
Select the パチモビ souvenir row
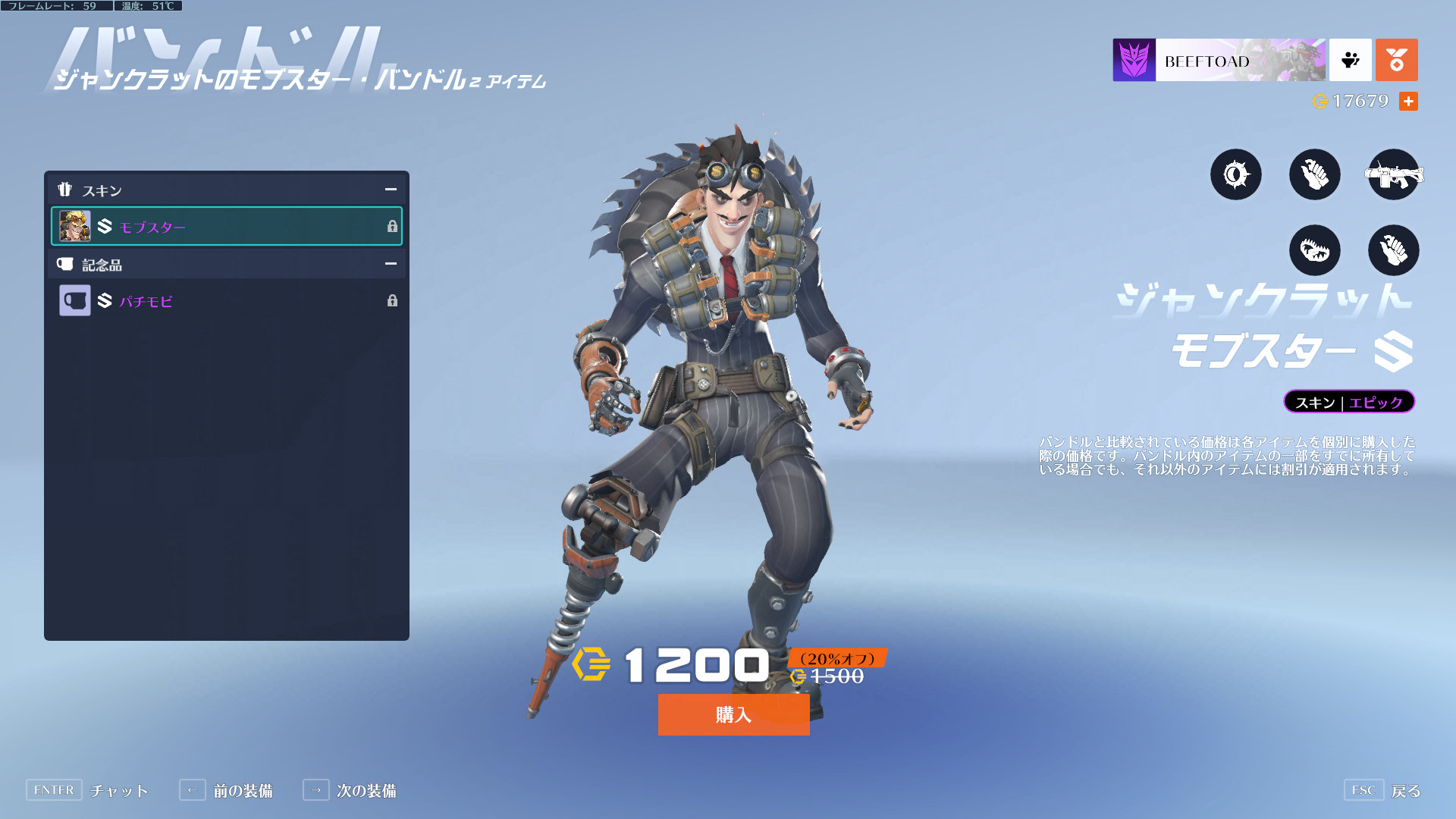click(x=226, y=301)
